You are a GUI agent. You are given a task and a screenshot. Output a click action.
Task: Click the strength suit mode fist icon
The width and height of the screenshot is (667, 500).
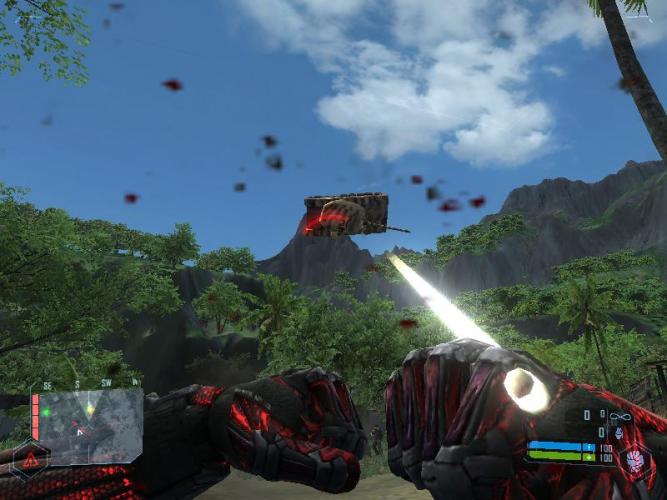pos(634,462)
